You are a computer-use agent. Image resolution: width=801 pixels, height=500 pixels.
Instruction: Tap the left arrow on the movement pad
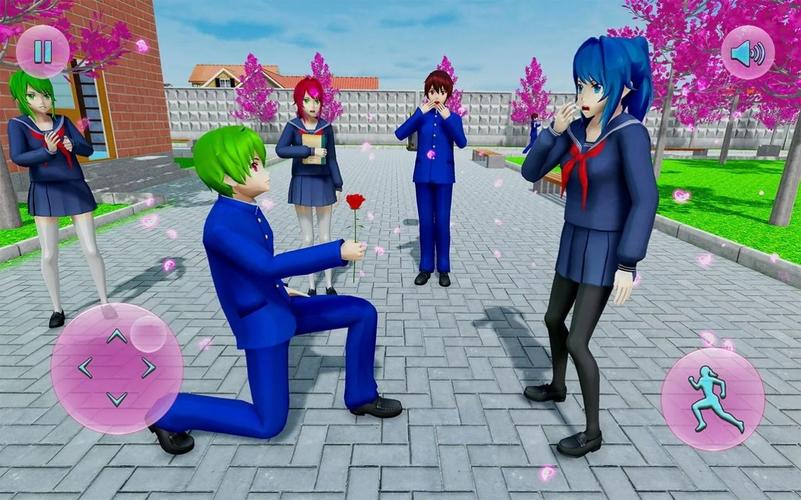click(x=85, y=368)
